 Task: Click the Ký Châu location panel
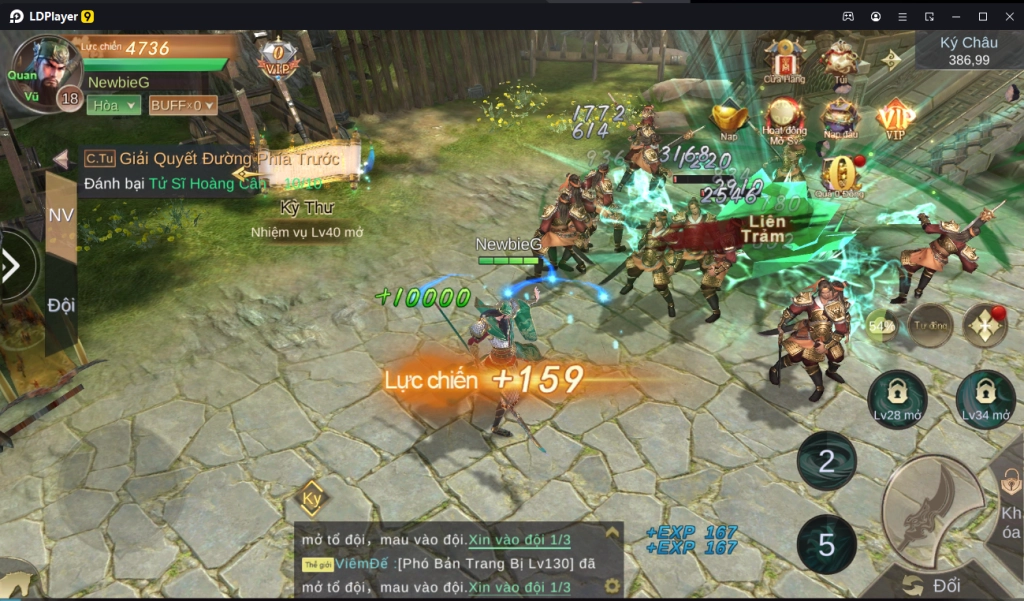(968, 51)
